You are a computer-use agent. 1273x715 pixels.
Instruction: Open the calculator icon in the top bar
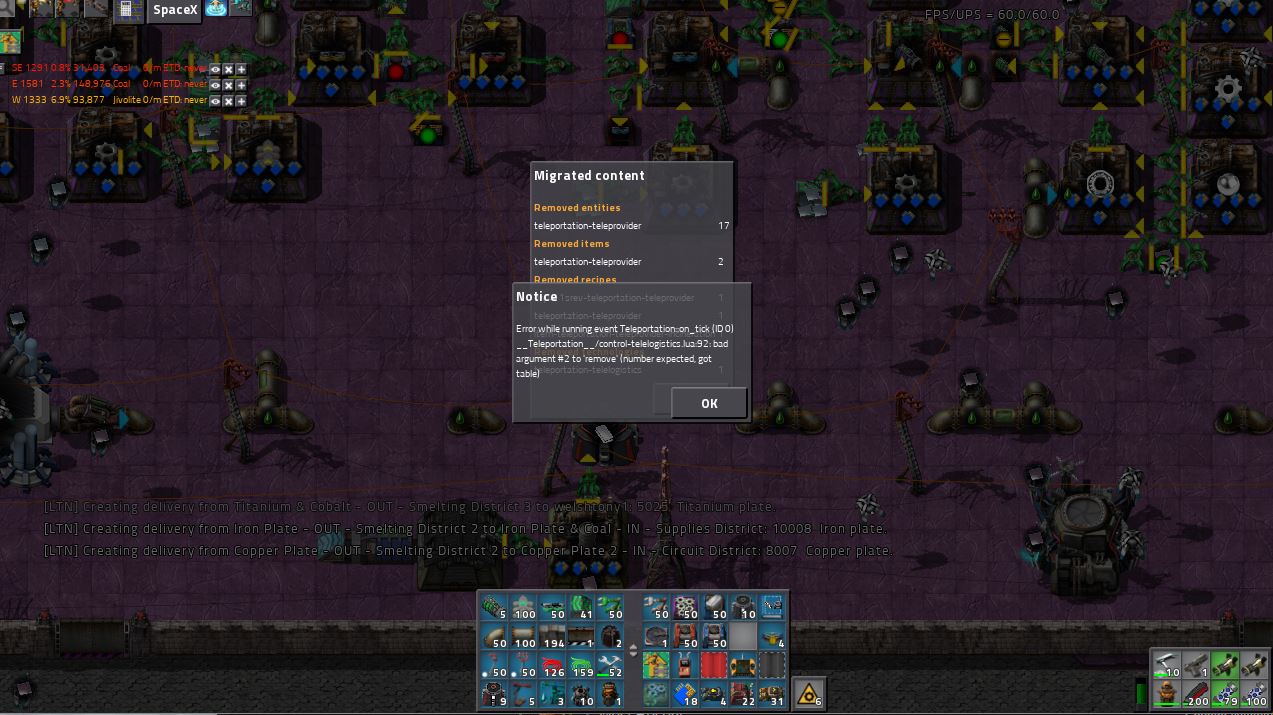[127, 9]
